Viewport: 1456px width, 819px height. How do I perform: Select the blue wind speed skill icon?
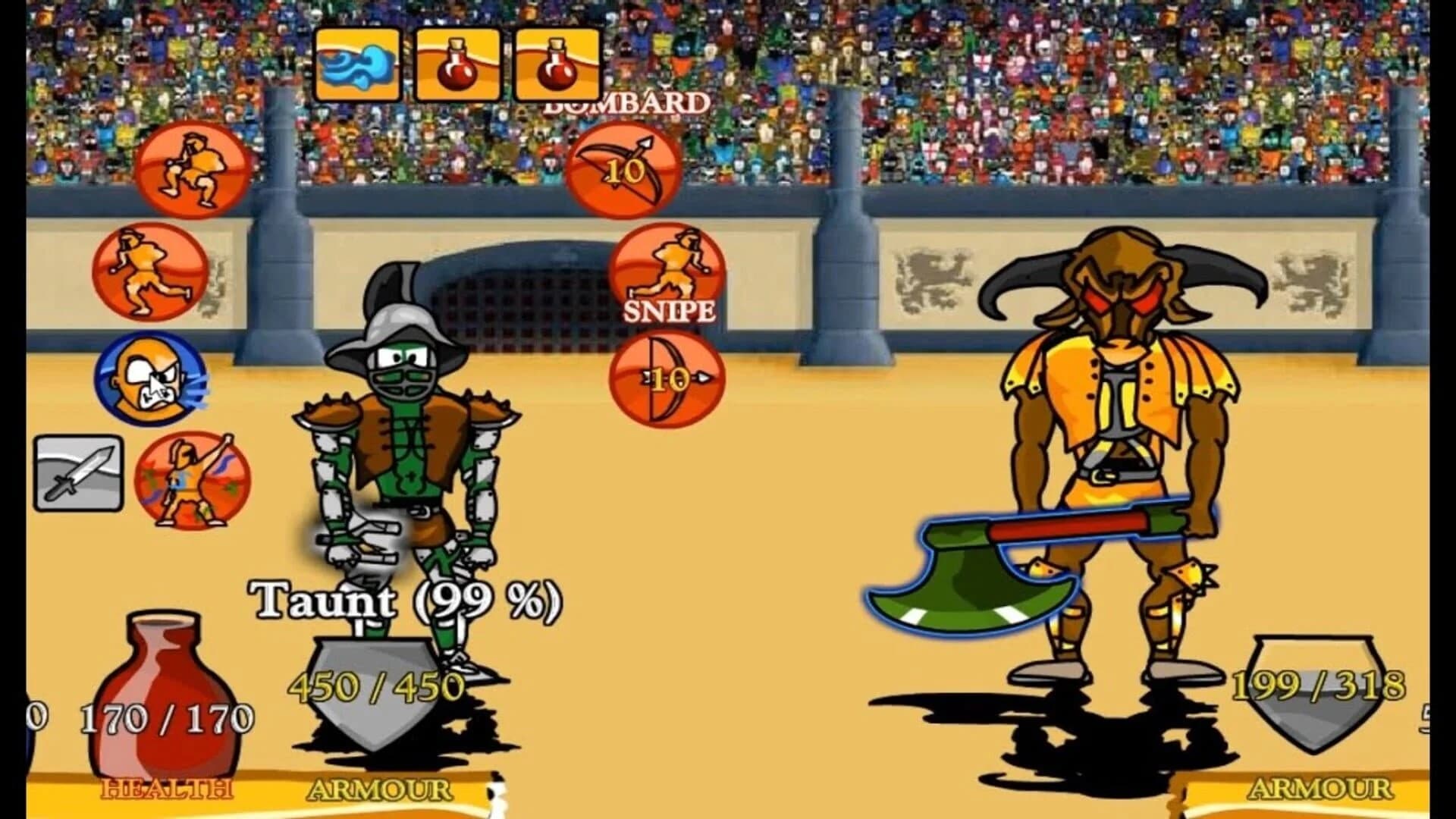[x=359, y=64]
